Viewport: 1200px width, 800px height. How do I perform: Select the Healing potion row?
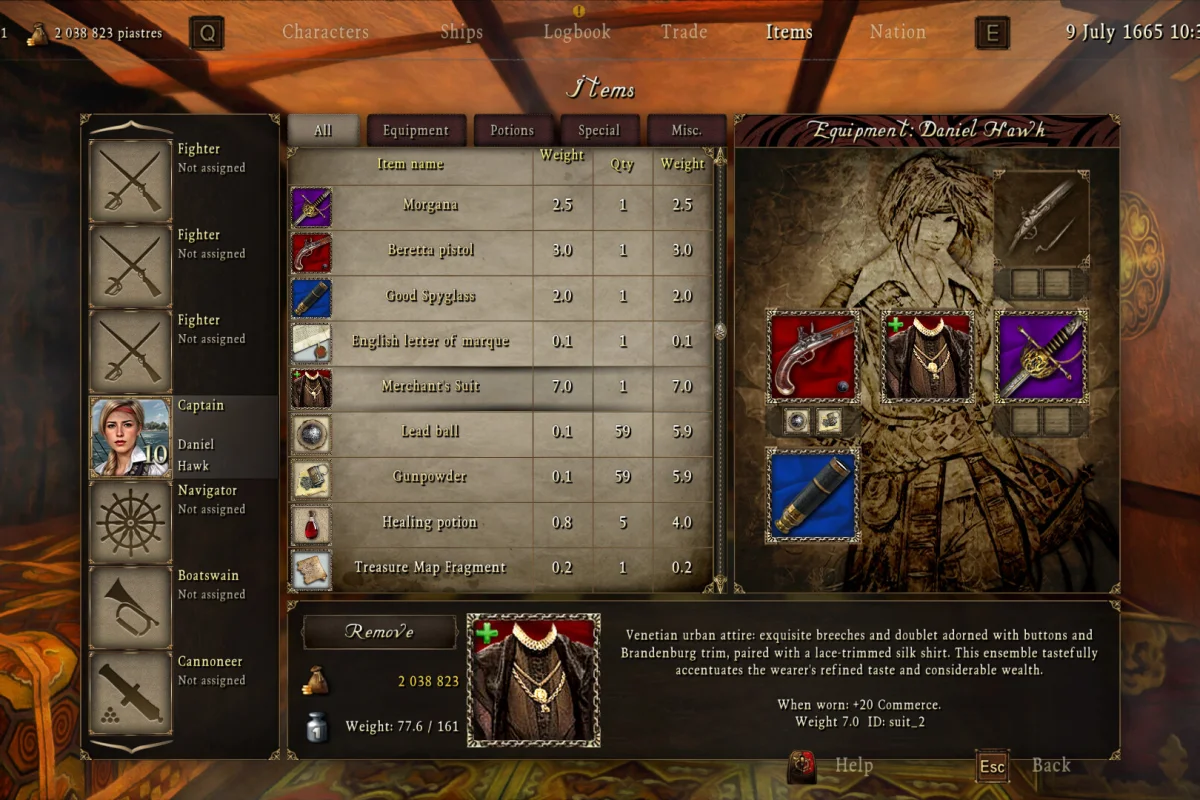[430, 522]
